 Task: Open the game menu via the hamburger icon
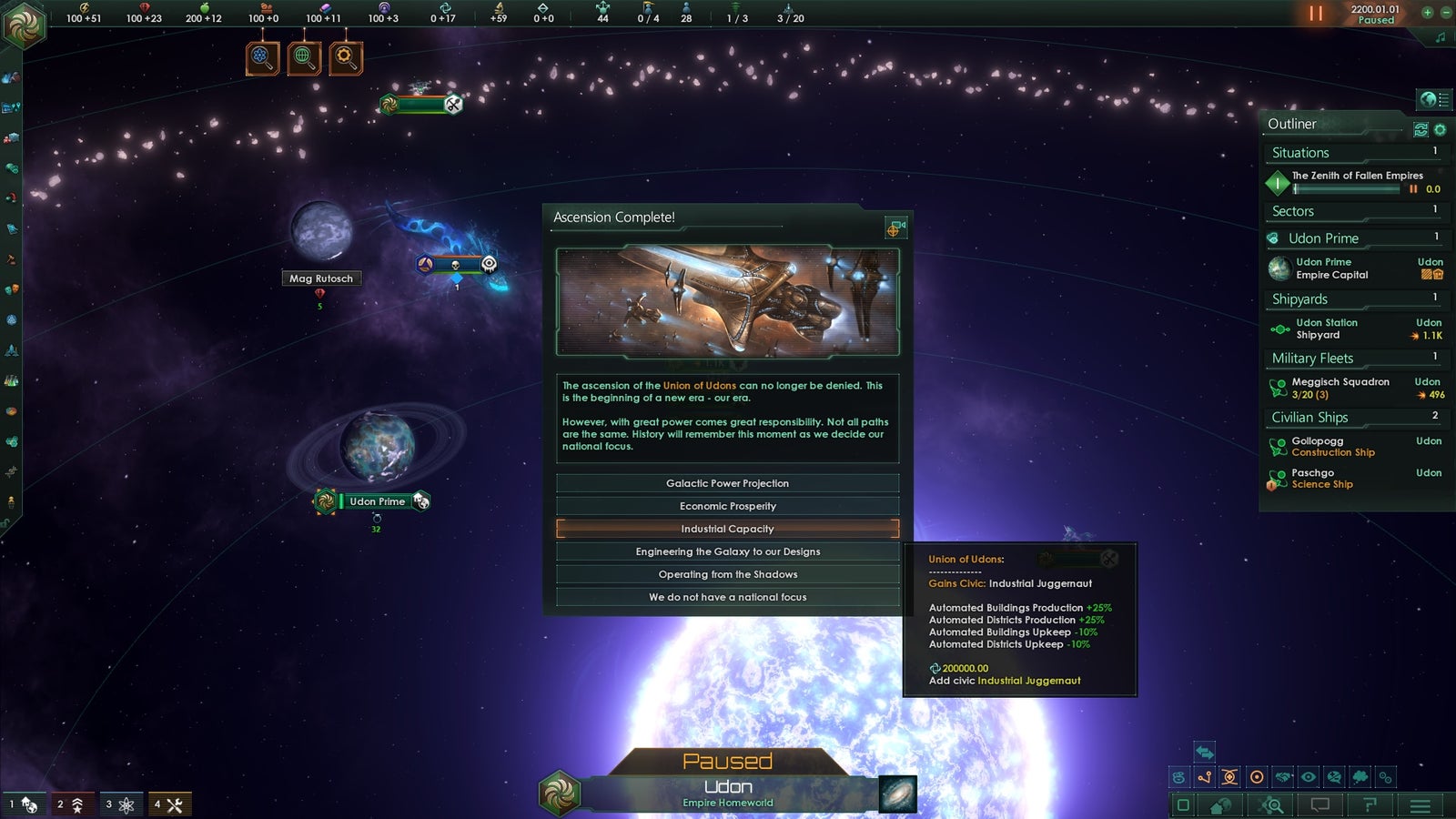pyautogui.click(x=1420, y=804)
